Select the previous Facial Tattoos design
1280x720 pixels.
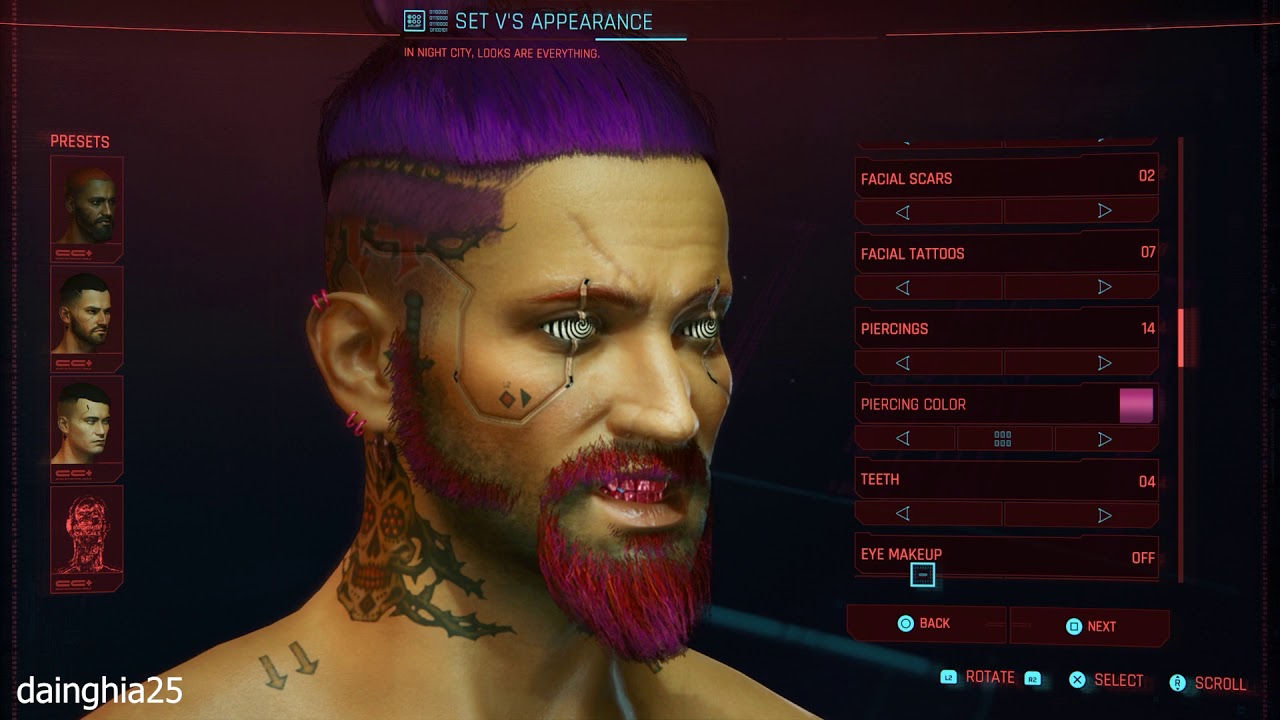tap(903, 287)
